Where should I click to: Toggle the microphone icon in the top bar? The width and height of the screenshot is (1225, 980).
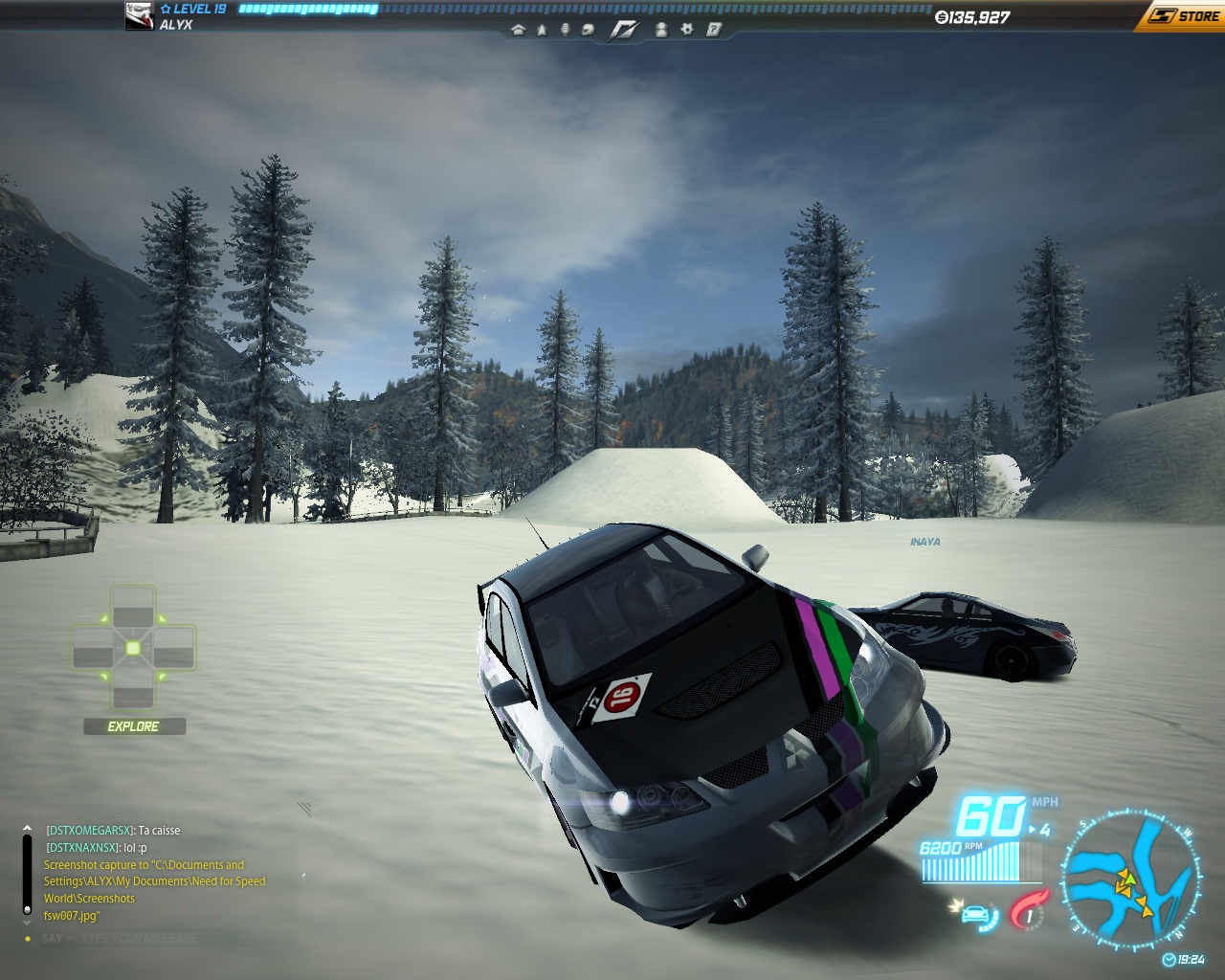point(565,30)
